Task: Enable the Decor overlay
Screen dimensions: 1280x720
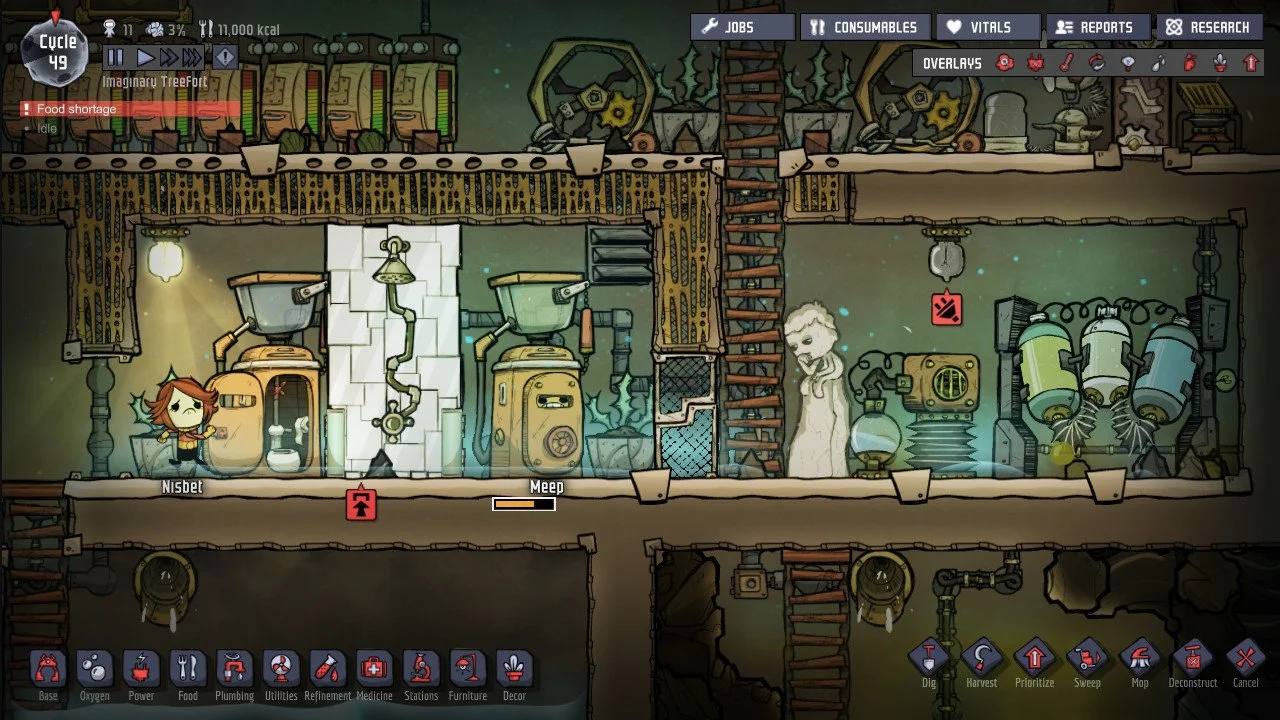Action: point(1222,62)
